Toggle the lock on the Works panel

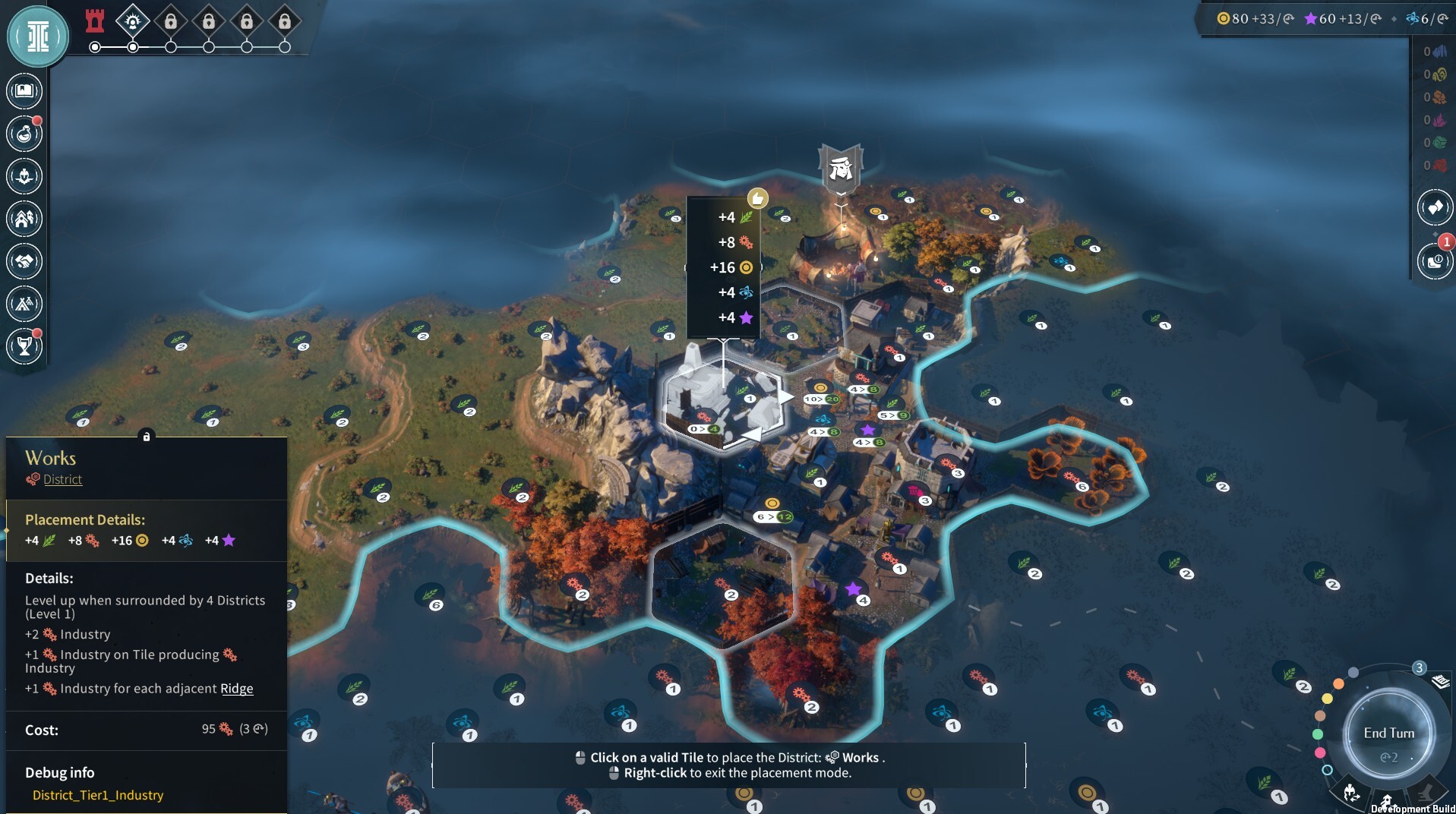point(147,436)
